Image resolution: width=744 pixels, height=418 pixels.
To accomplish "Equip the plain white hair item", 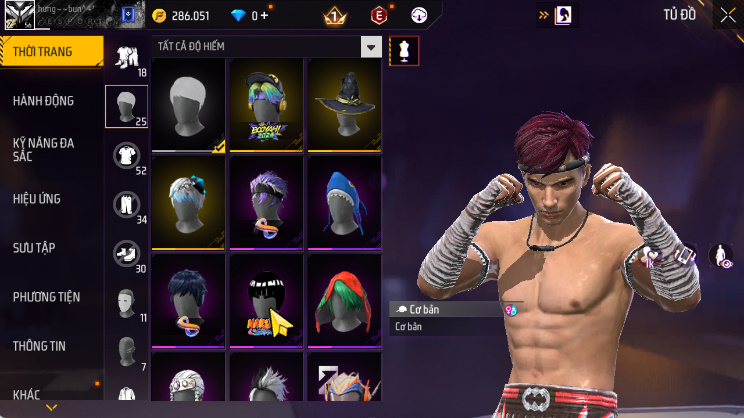I will point(189,104).
